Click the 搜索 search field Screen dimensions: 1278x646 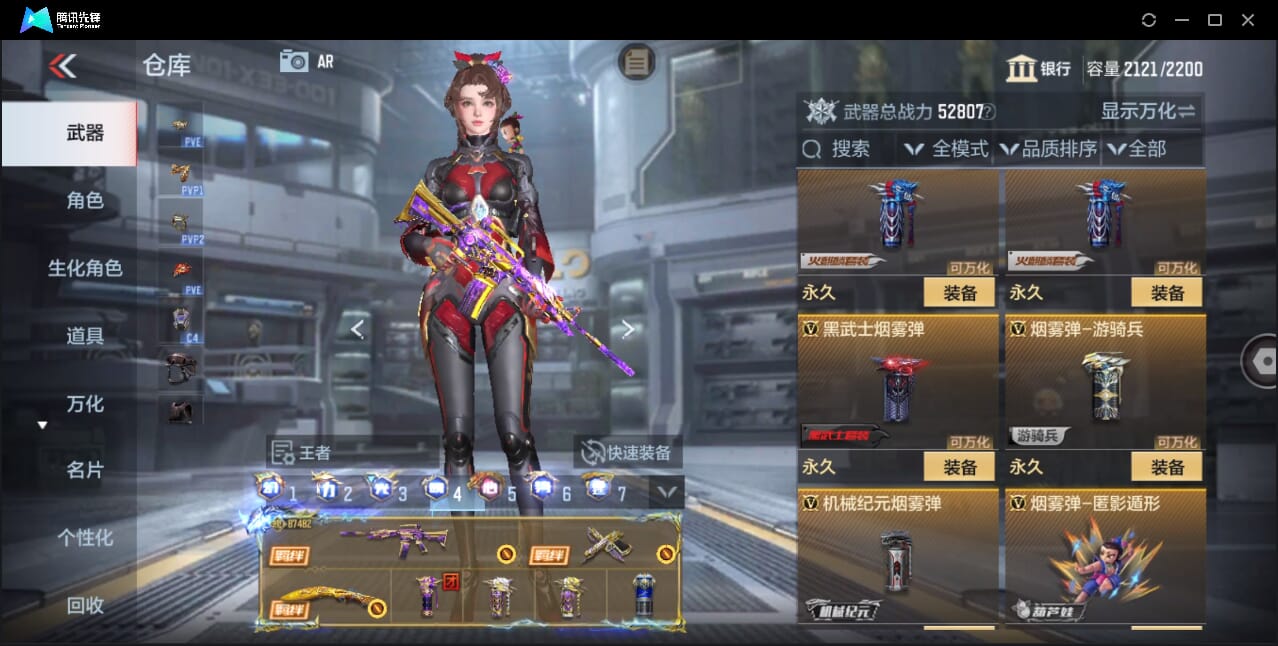pyautogui.click(x=848, y=149)
